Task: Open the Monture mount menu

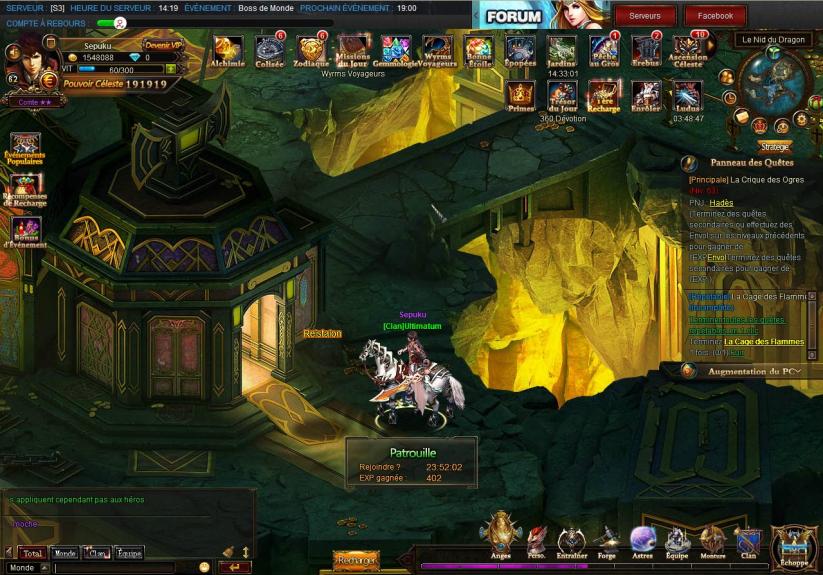Action: point(712,540)
